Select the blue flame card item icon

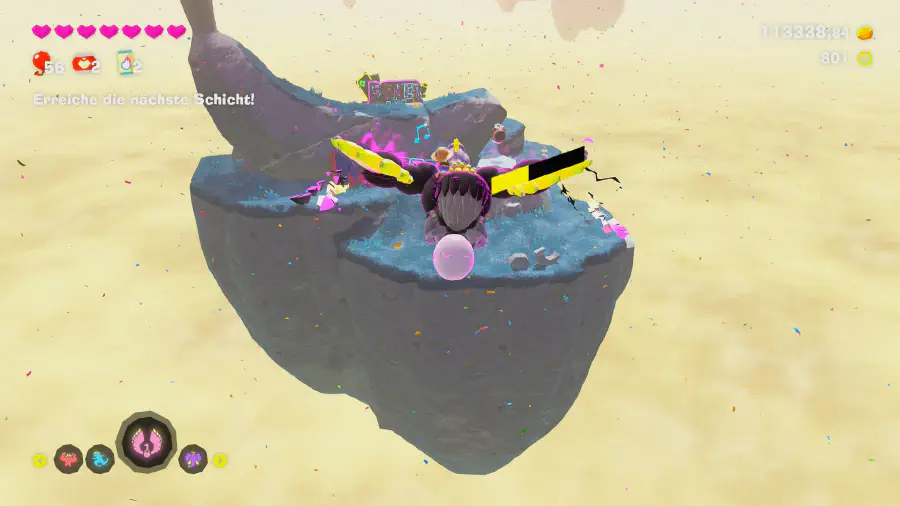point(125,65)
